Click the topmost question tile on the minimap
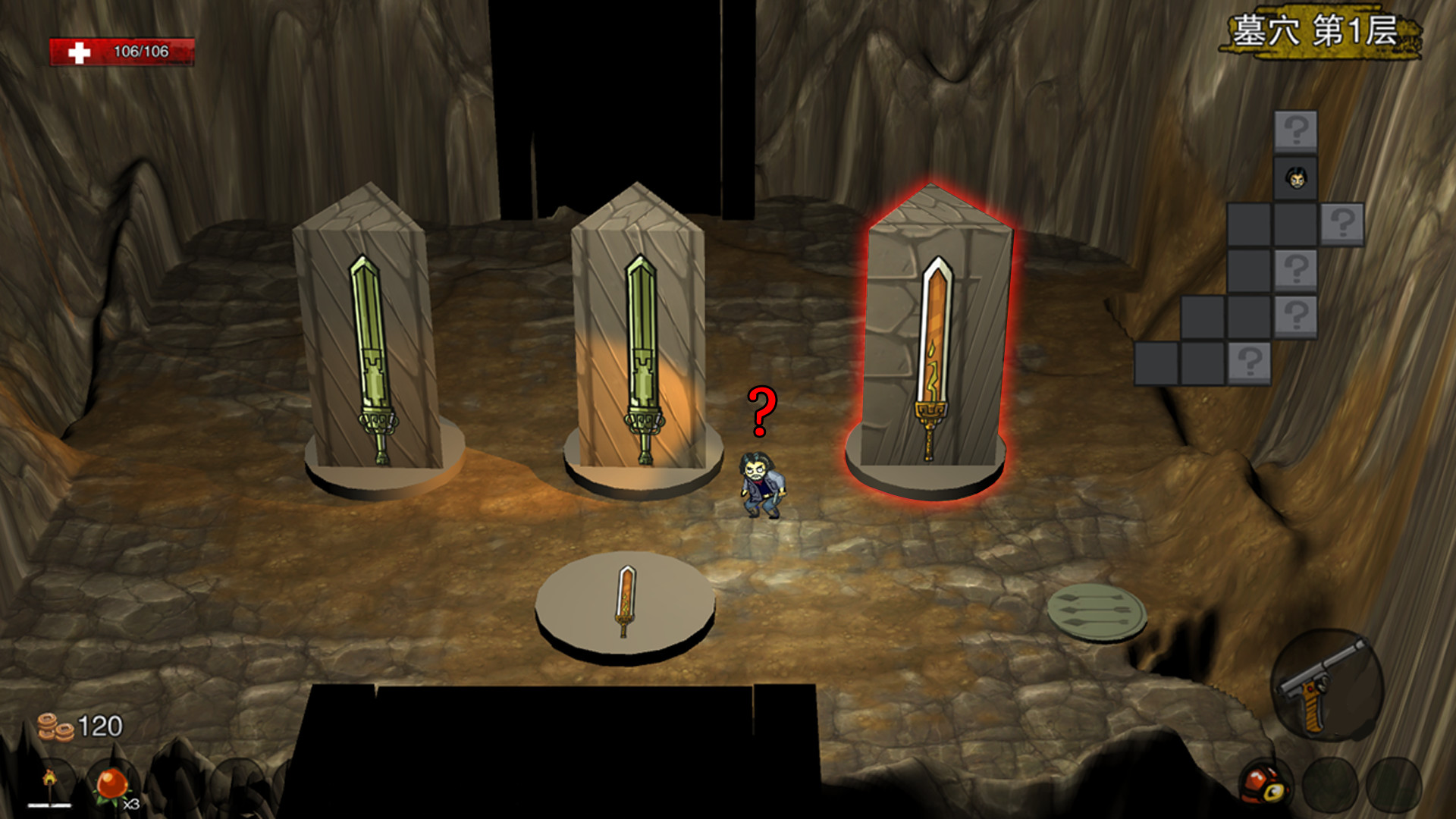Screen dimensions: 1456x819 pos(1297,130)
